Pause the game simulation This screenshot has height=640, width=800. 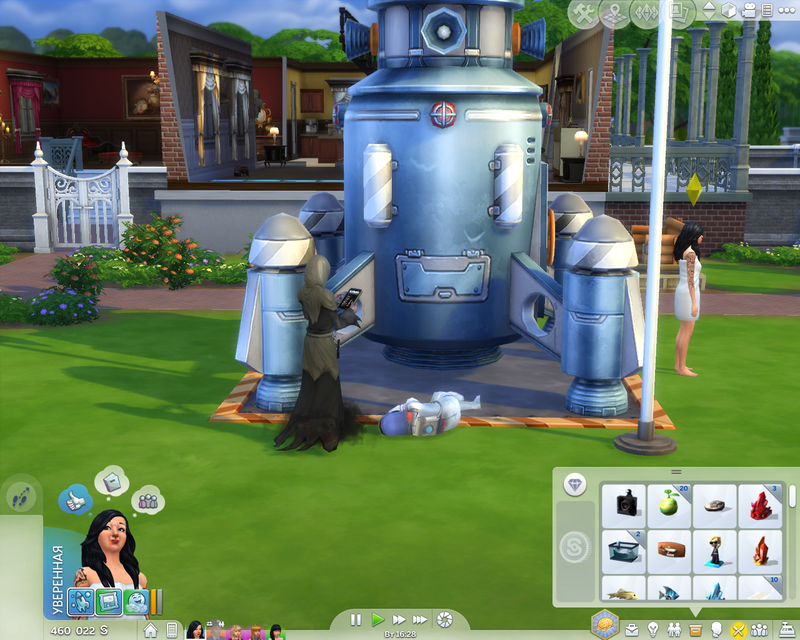click(x=356, y=620)
